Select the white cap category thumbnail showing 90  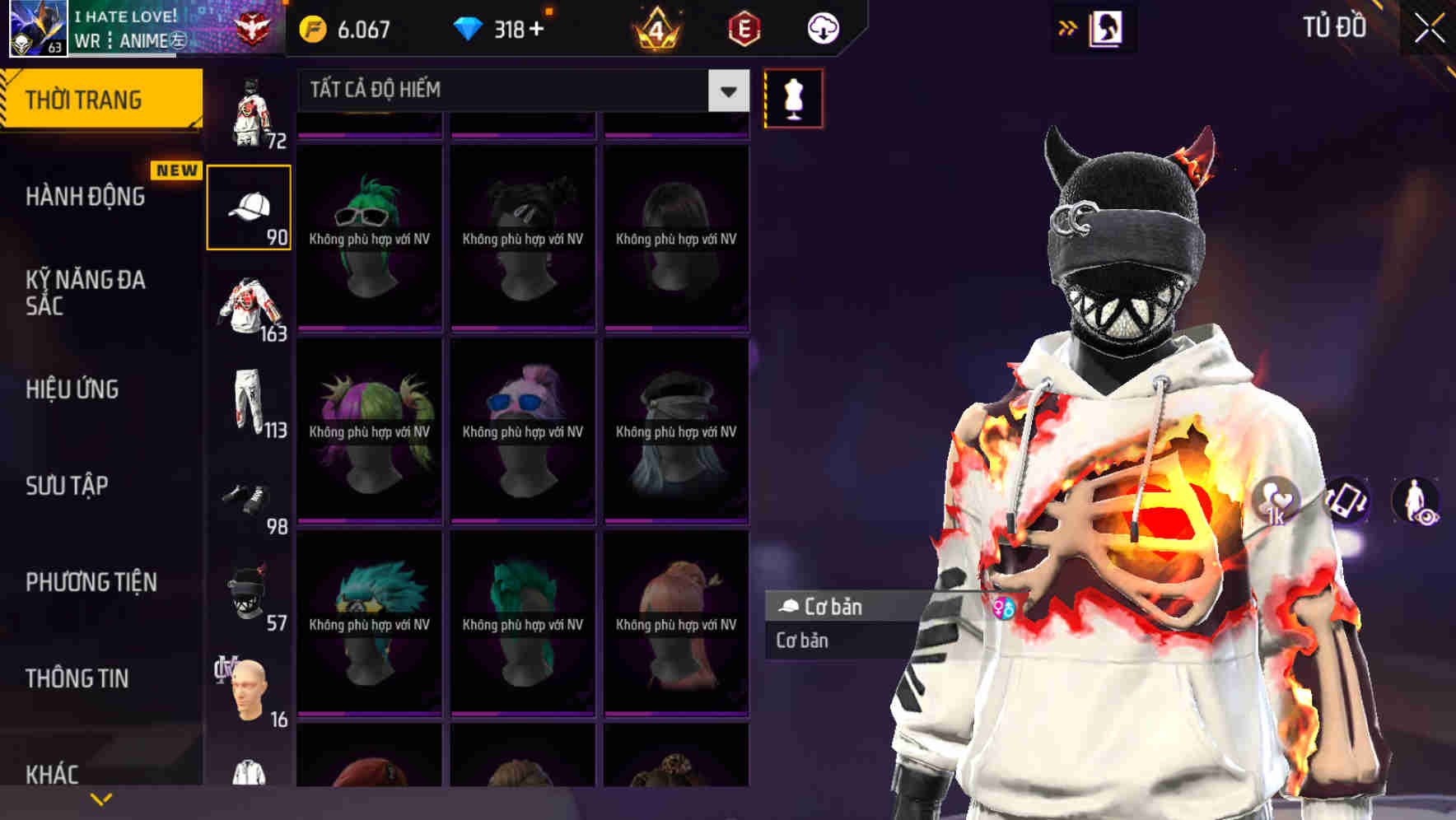click(250, 206)
